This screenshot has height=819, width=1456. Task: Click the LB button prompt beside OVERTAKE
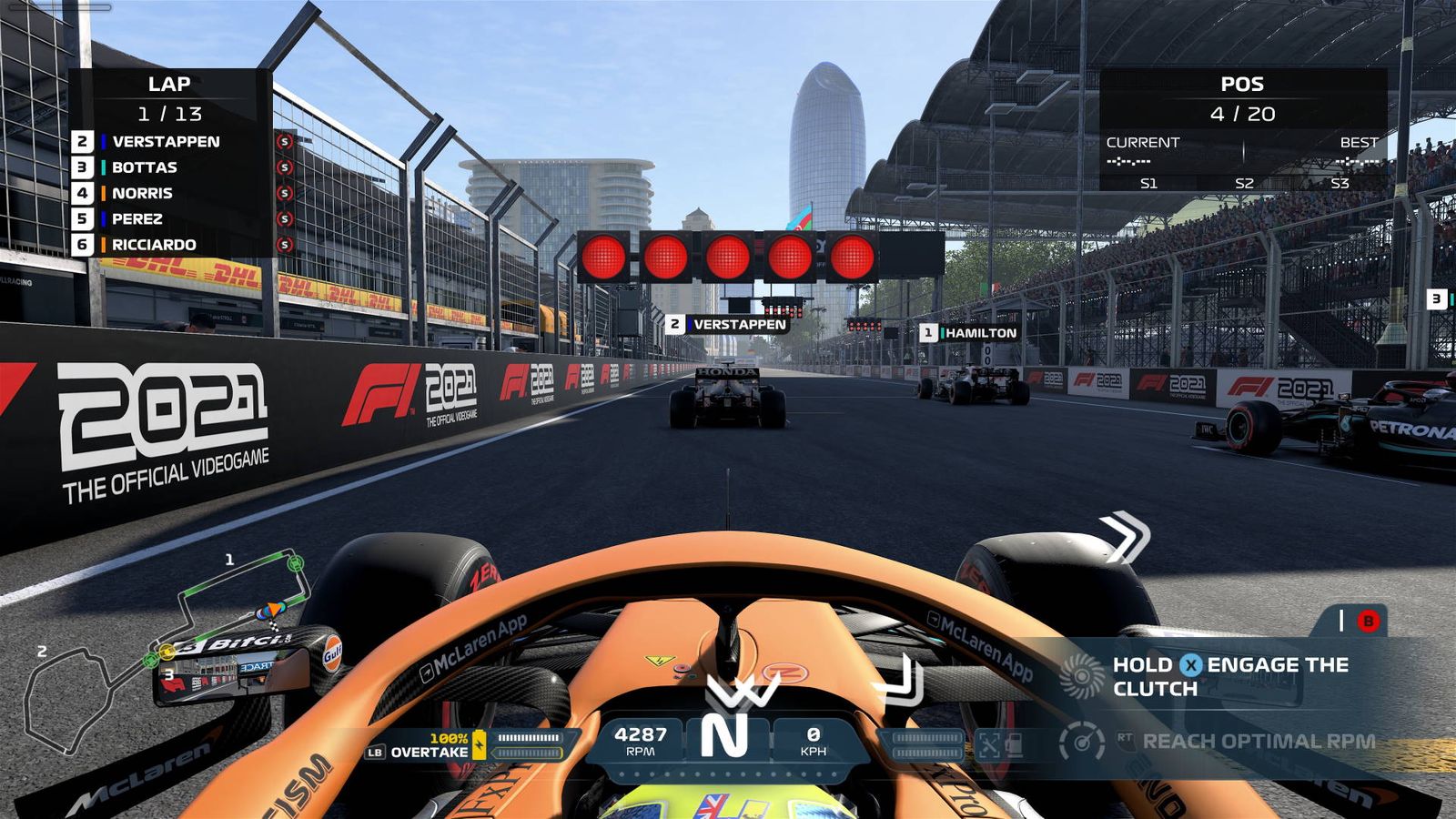tap(376, 753)
